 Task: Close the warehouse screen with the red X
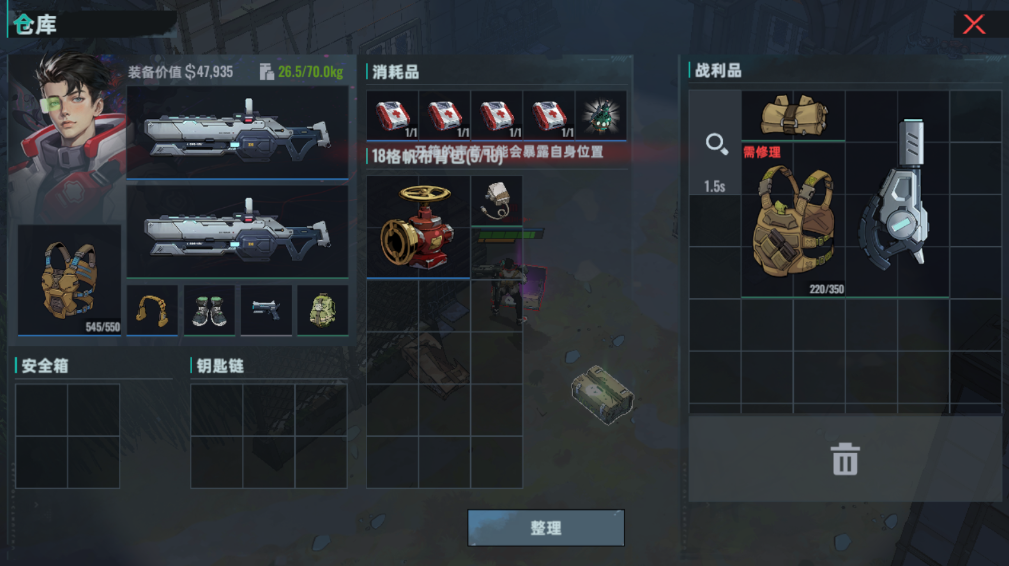tap(974, 25)
